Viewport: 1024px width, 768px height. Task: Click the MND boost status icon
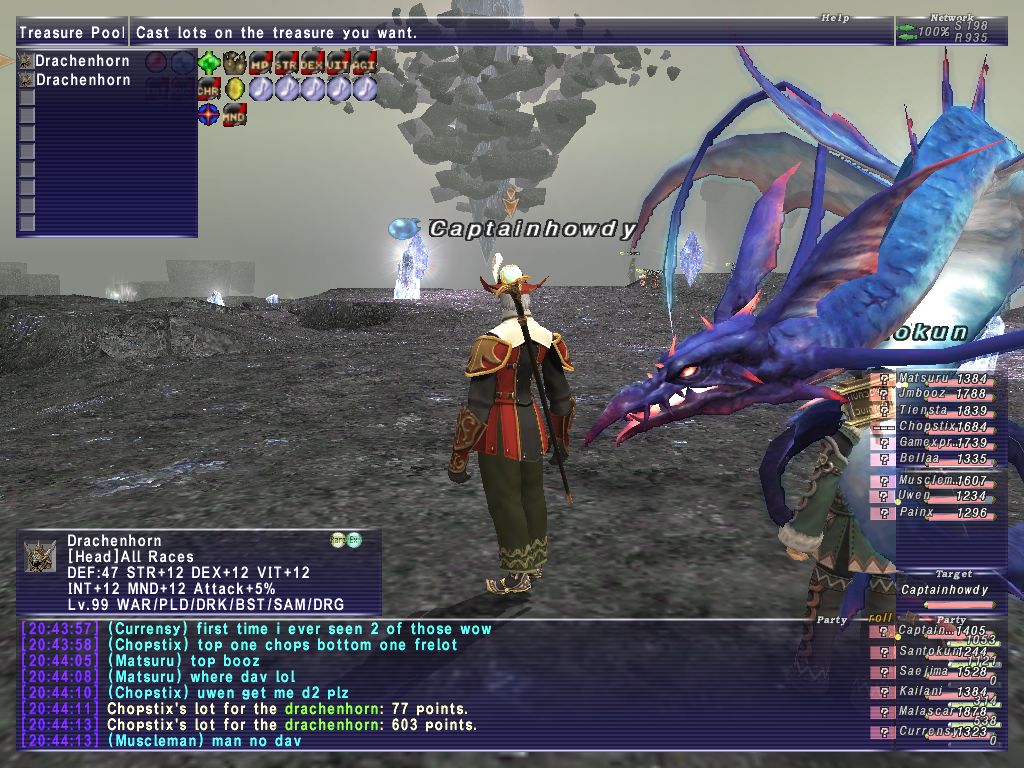point(234,115)
